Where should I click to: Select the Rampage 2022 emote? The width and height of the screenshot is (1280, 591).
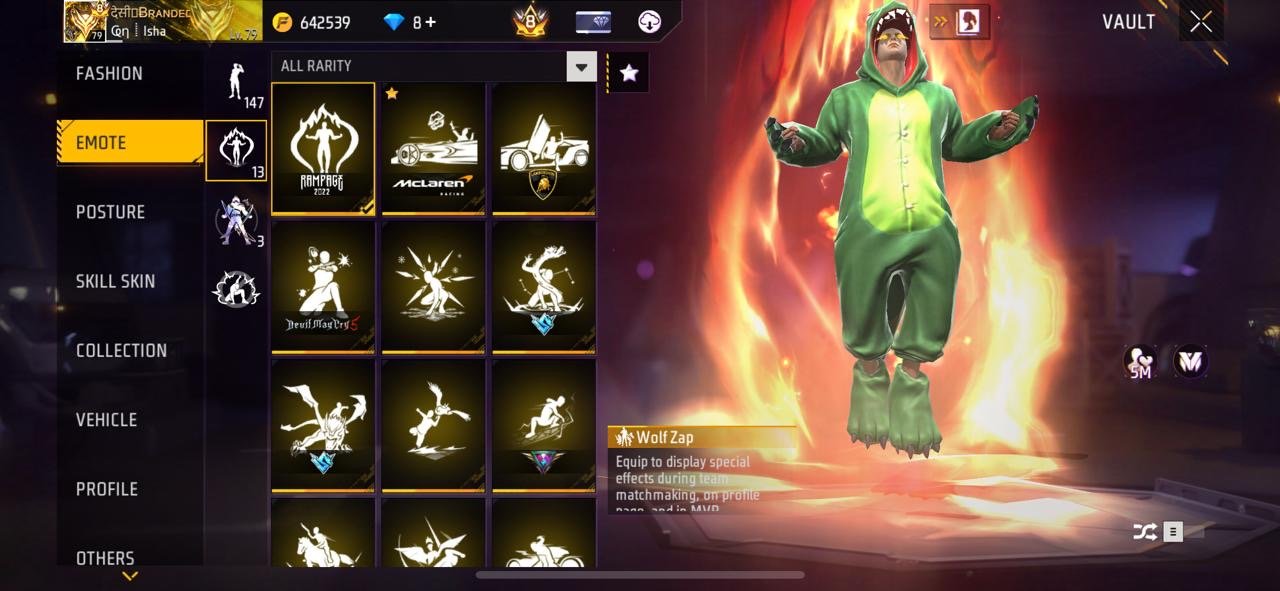pyautogui.click(x=323, y=148)
